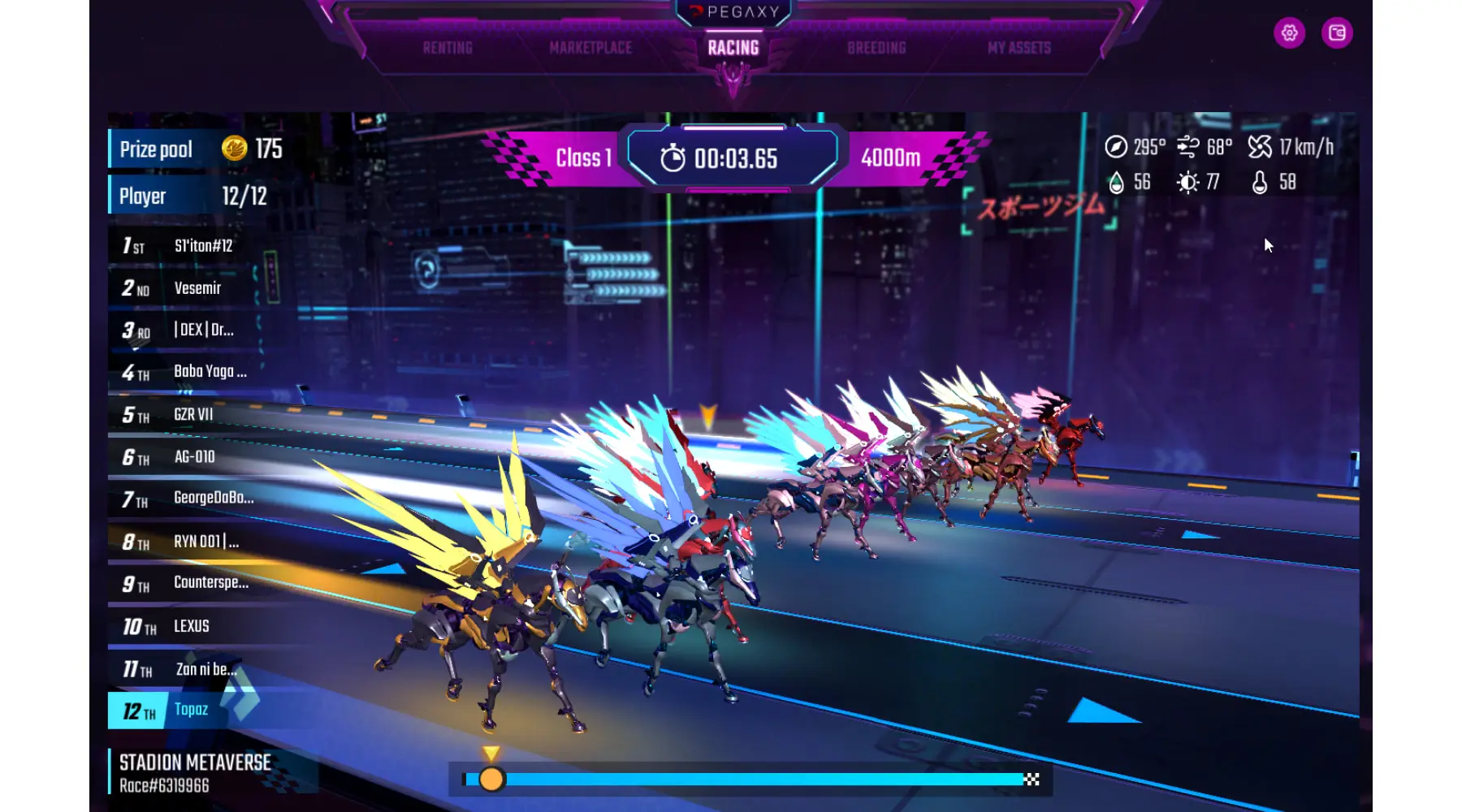The width and height of the screenshot is (1462, 812).
Task: Open My Assets tab
Action: pos(1019,48)
